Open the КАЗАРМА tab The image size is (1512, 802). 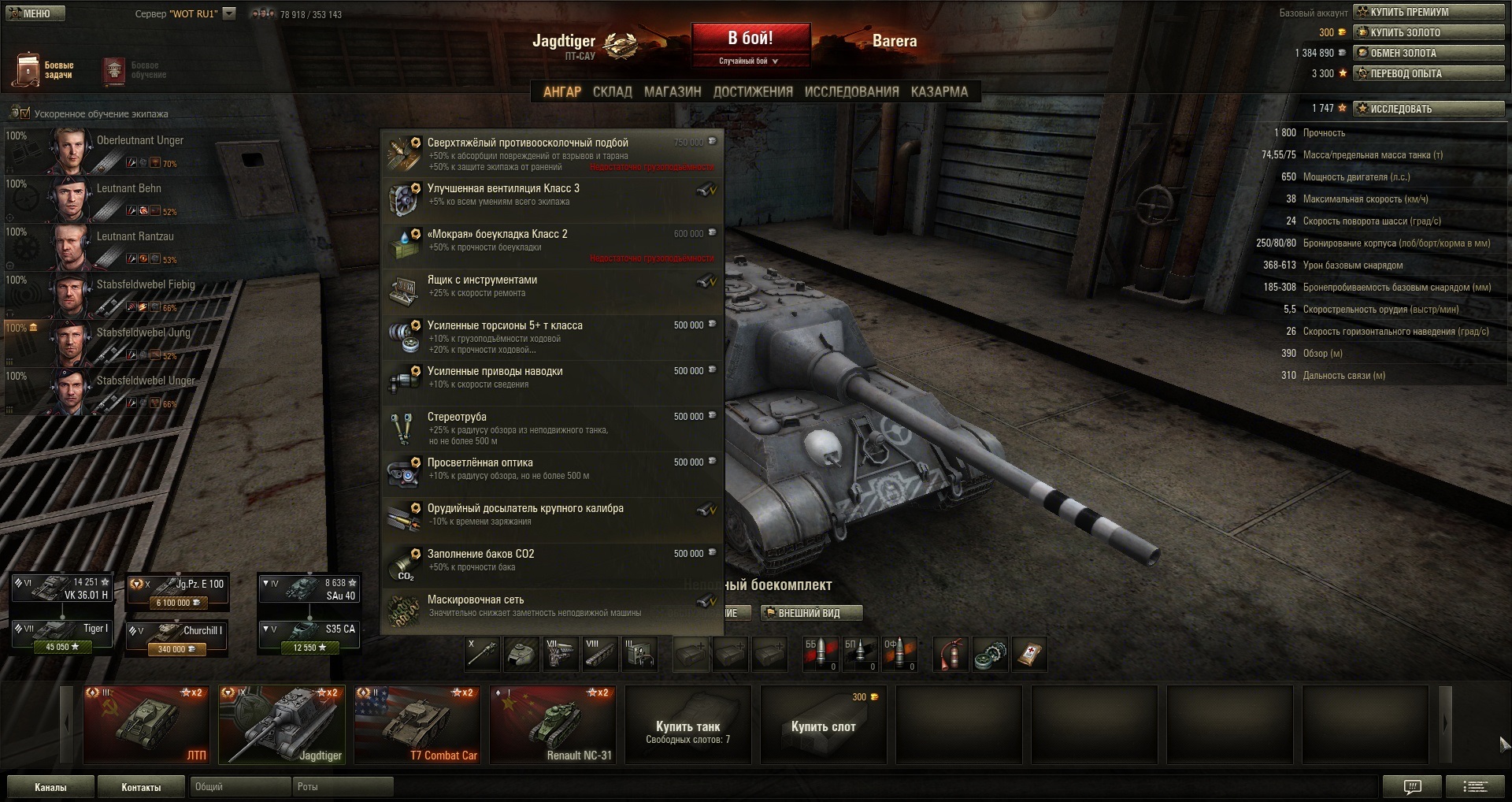pos(939,92)
